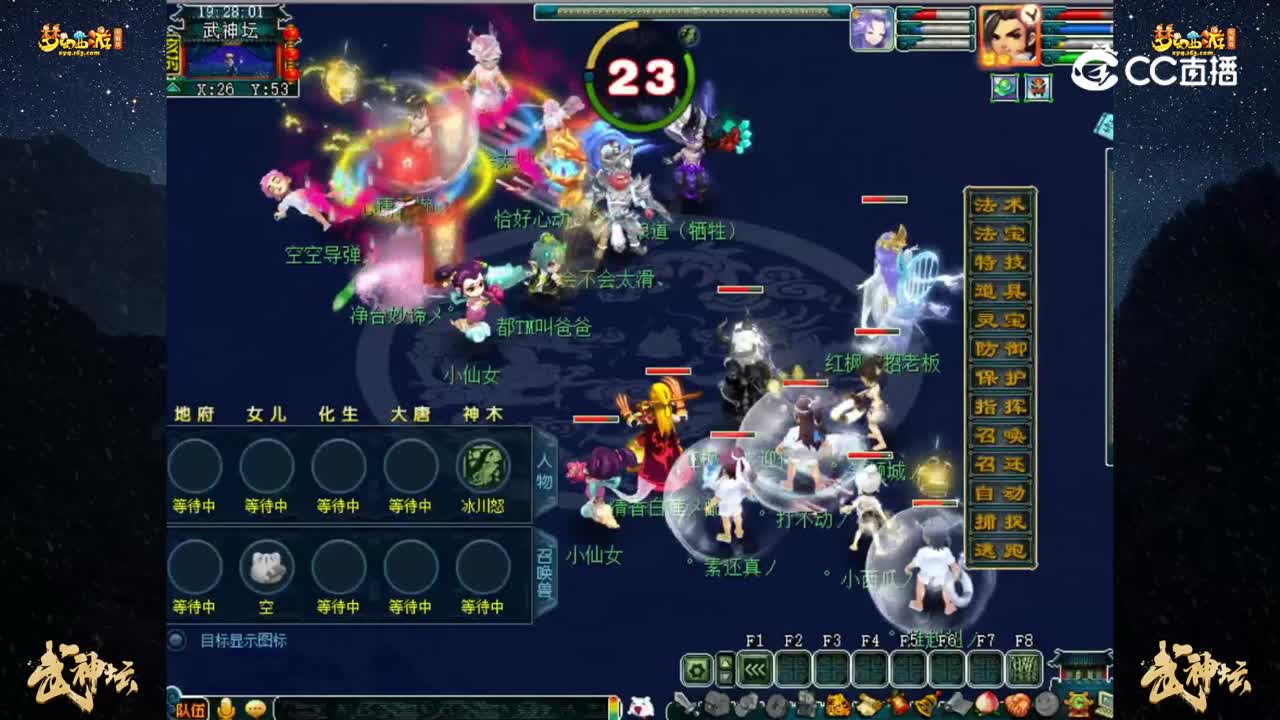Click the down arrow beside the settings gear
The width and height of the screenshot is (1280, 720).
click(x=724, y=675)
